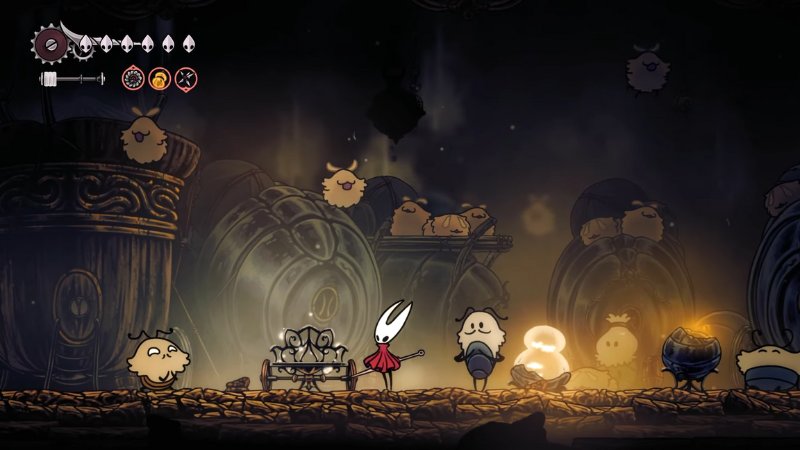Select the spiral sawblade tool icon
The width and height of the screenshot is (800, 450).
click(133, 78)
